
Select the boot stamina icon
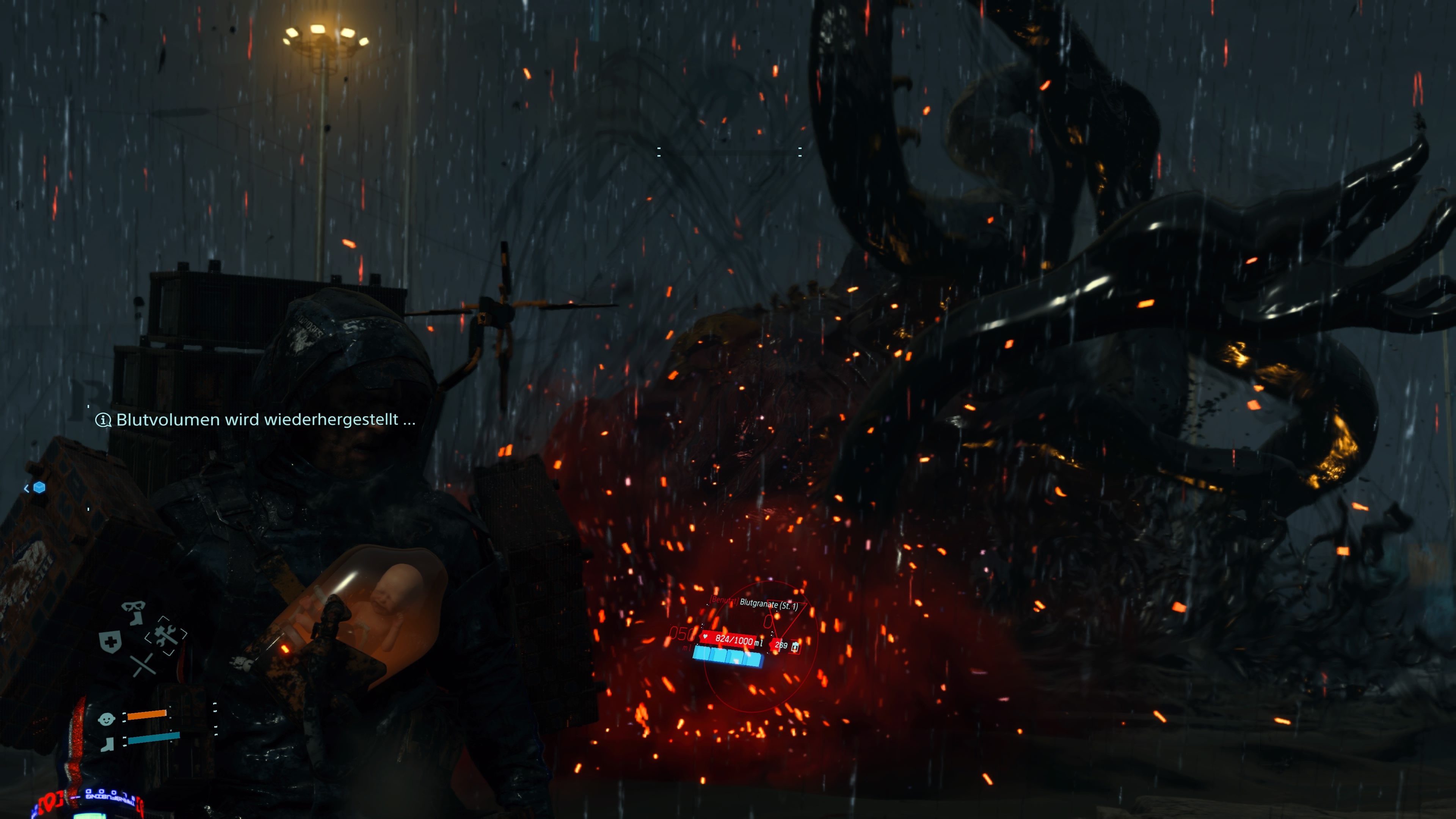[x=107, y=744]
